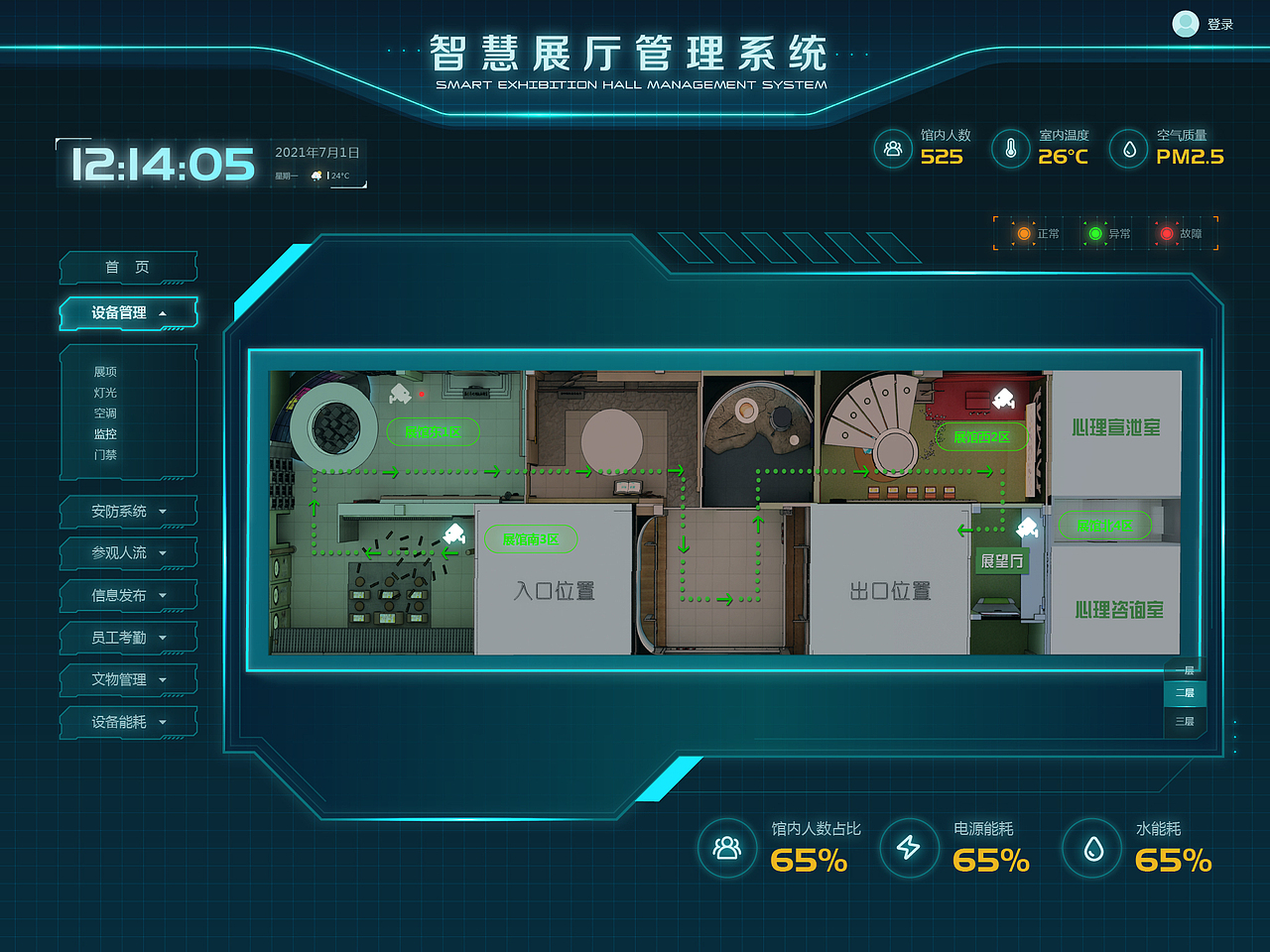This screenshot has width=1270, height=952.
Task: Click the user avatar icon near 登录
Action: point(1185,24)
